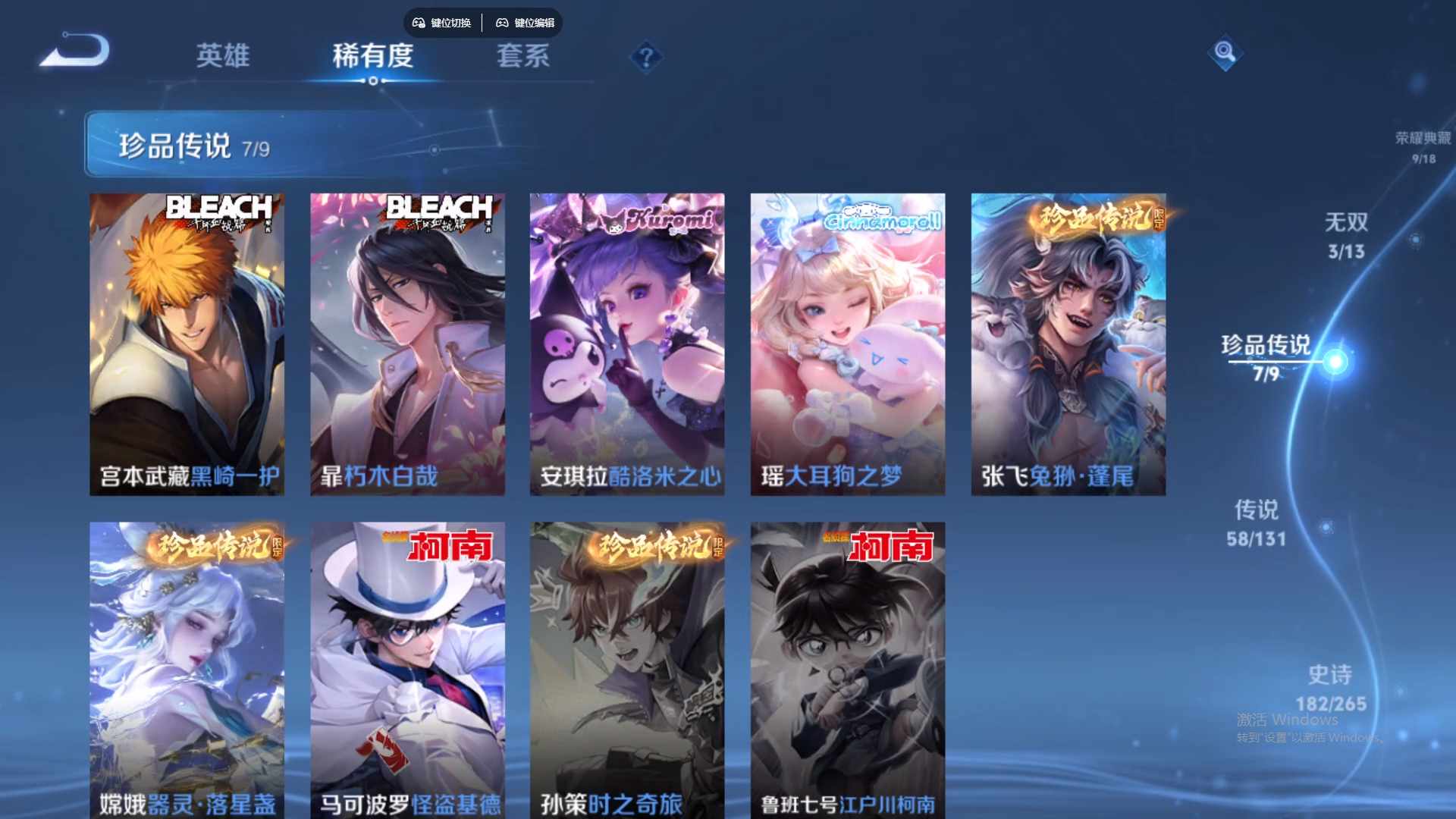Switch to the 英雄 tab
This screenshot has width=1456, height=819.
223,56
